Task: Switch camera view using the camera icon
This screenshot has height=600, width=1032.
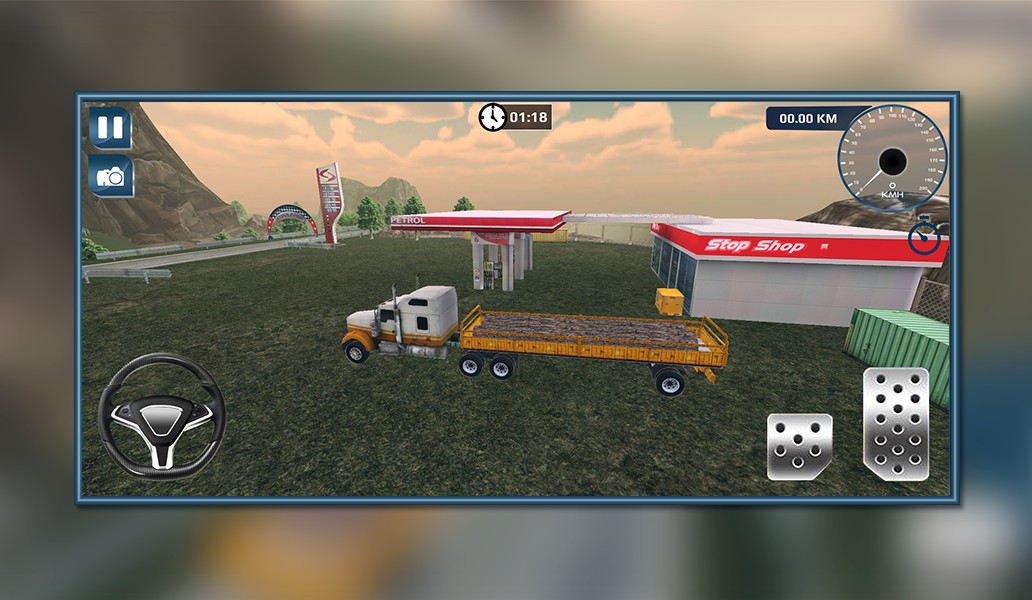Action: (x=110, y=177)
